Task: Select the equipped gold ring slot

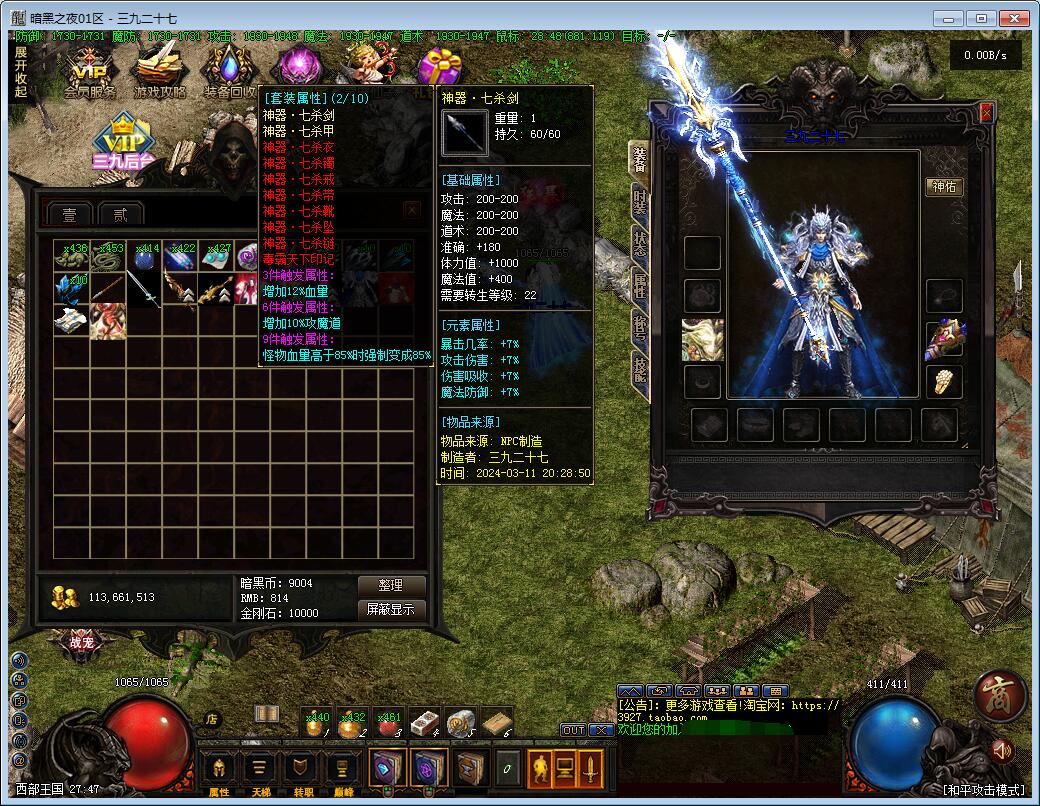Action: coord(944,381)
